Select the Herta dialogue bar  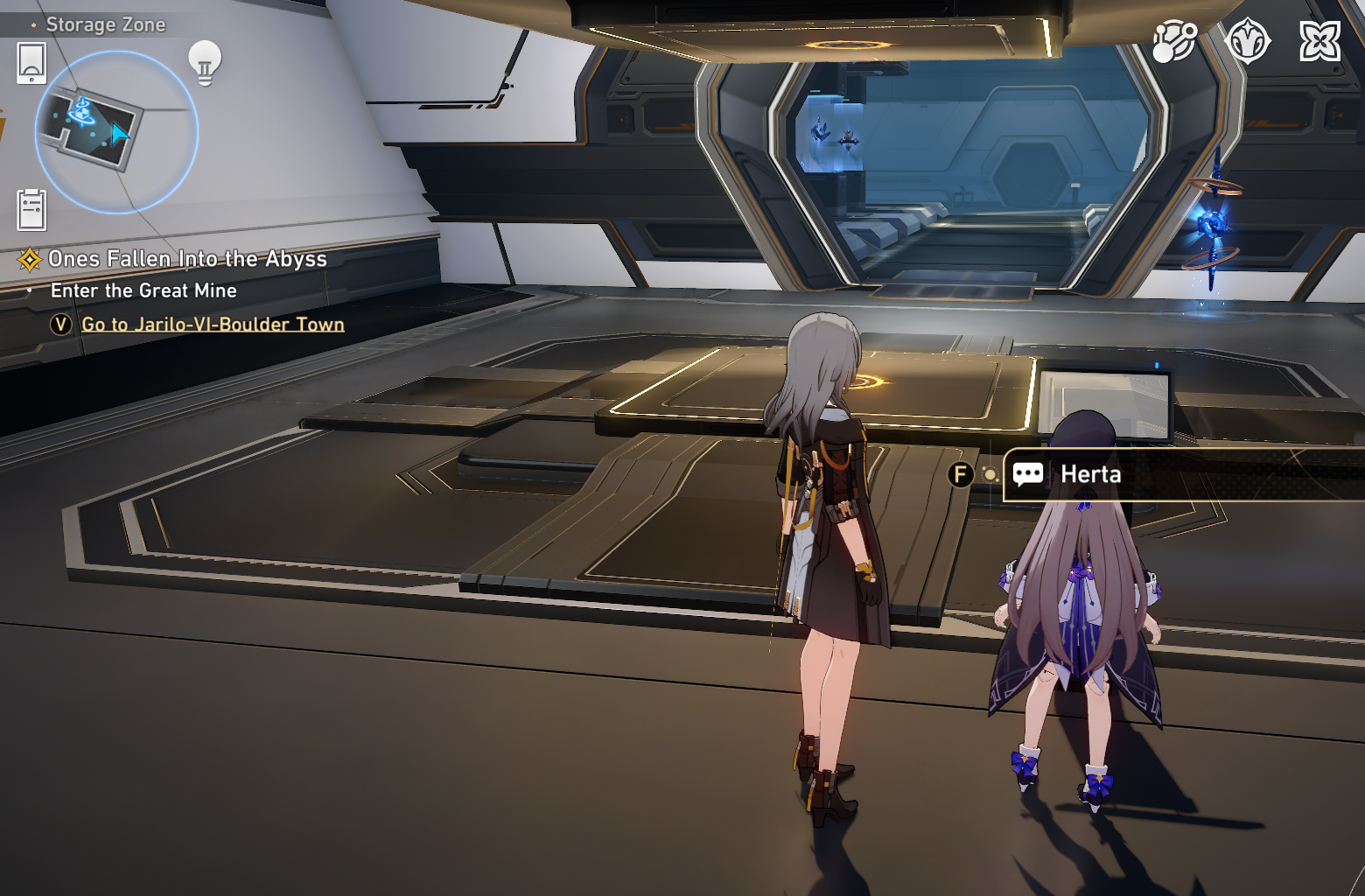click(1155, 474)
